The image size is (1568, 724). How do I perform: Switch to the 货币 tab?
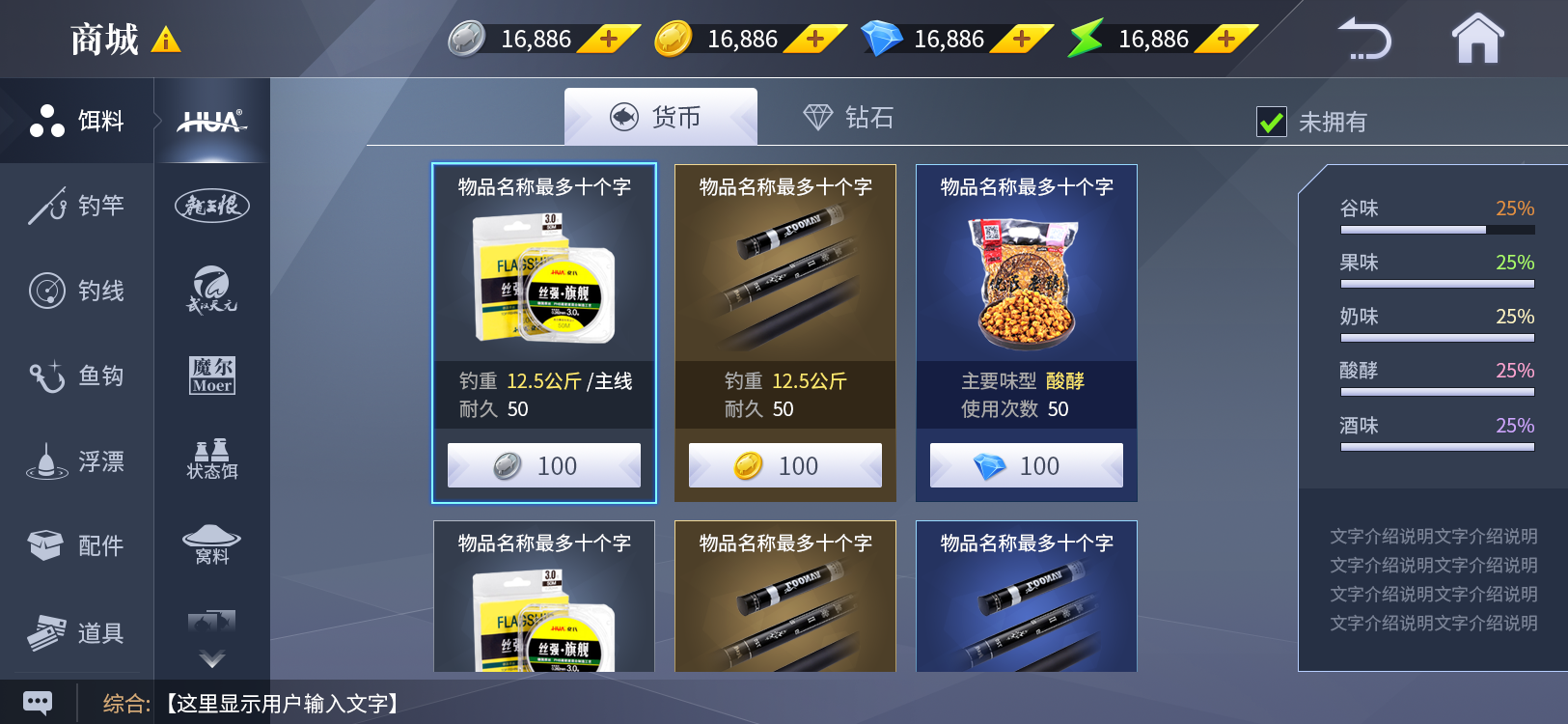659,115
